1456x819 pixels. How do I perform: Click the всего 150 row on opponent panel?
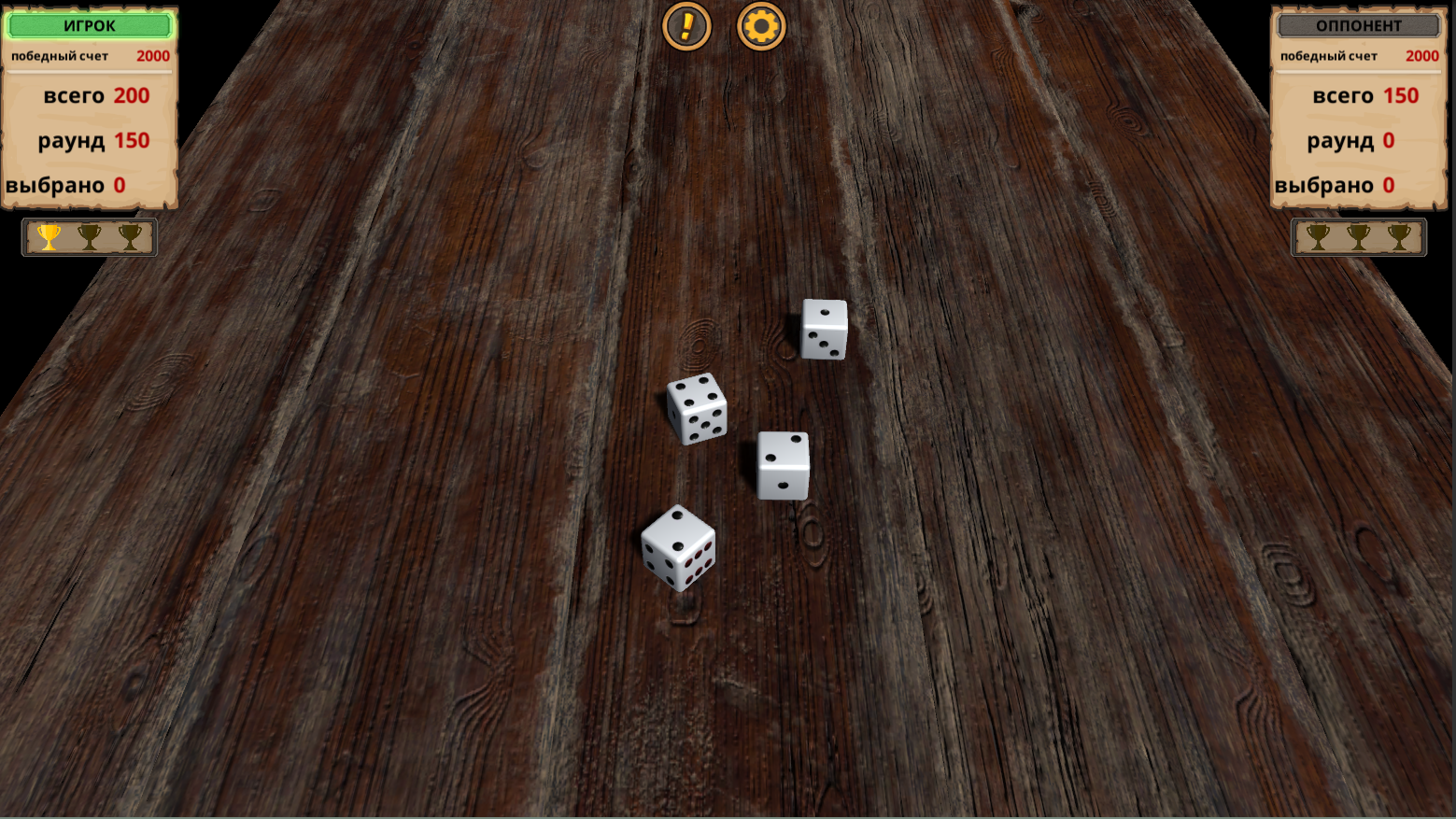click(x=1359, y=95)
